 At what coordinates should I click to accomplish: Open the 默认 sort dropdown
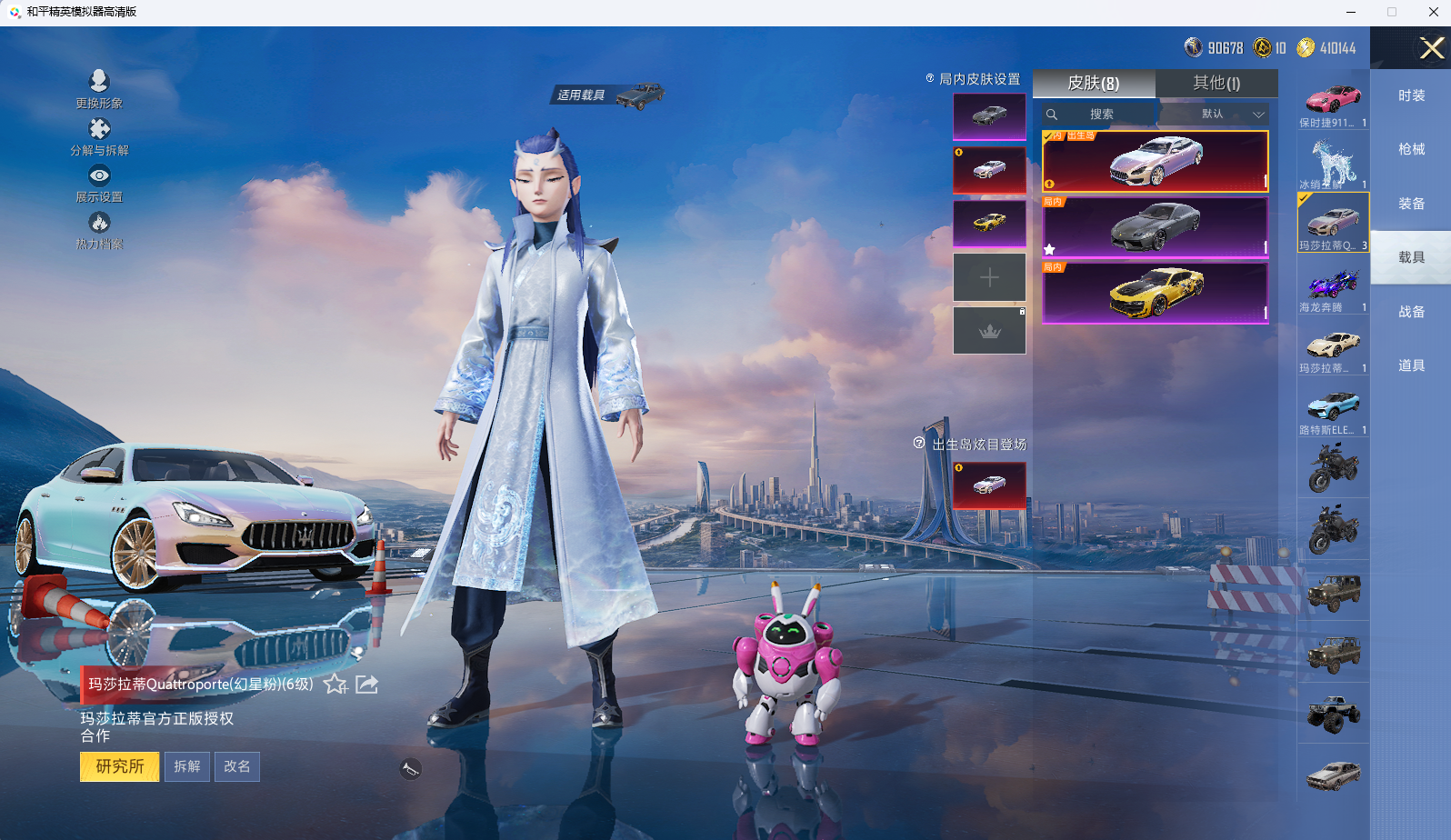(x=1215, y=115)
